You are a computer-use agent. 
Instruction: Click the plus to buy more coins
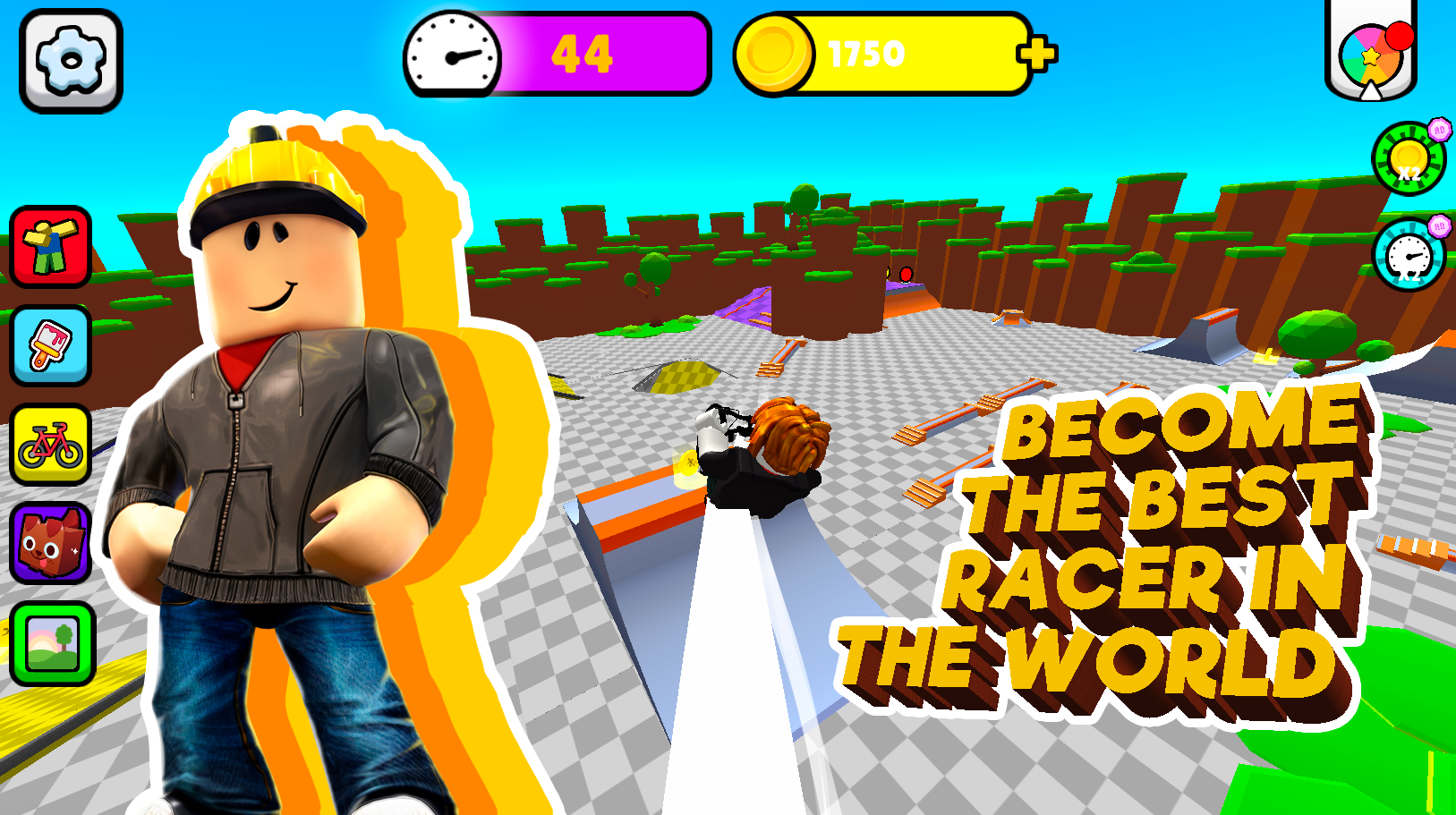click(x=1038, y=54)
